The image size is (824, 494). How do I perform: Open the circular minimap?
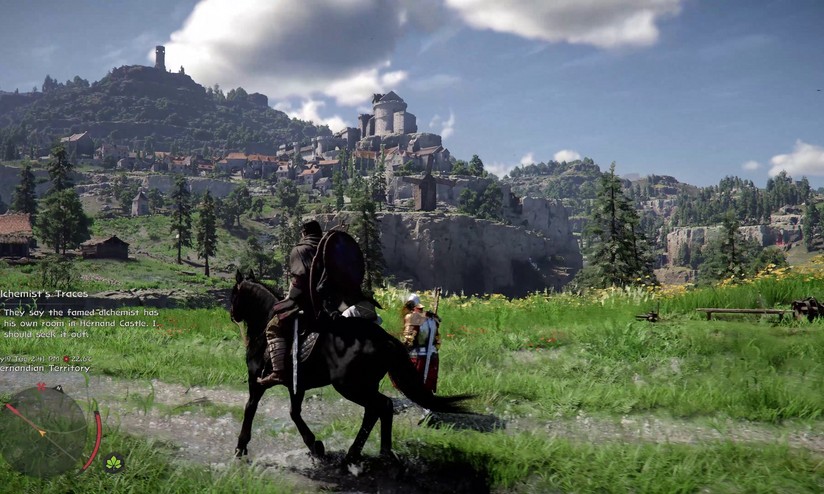(x=46, y=429)
